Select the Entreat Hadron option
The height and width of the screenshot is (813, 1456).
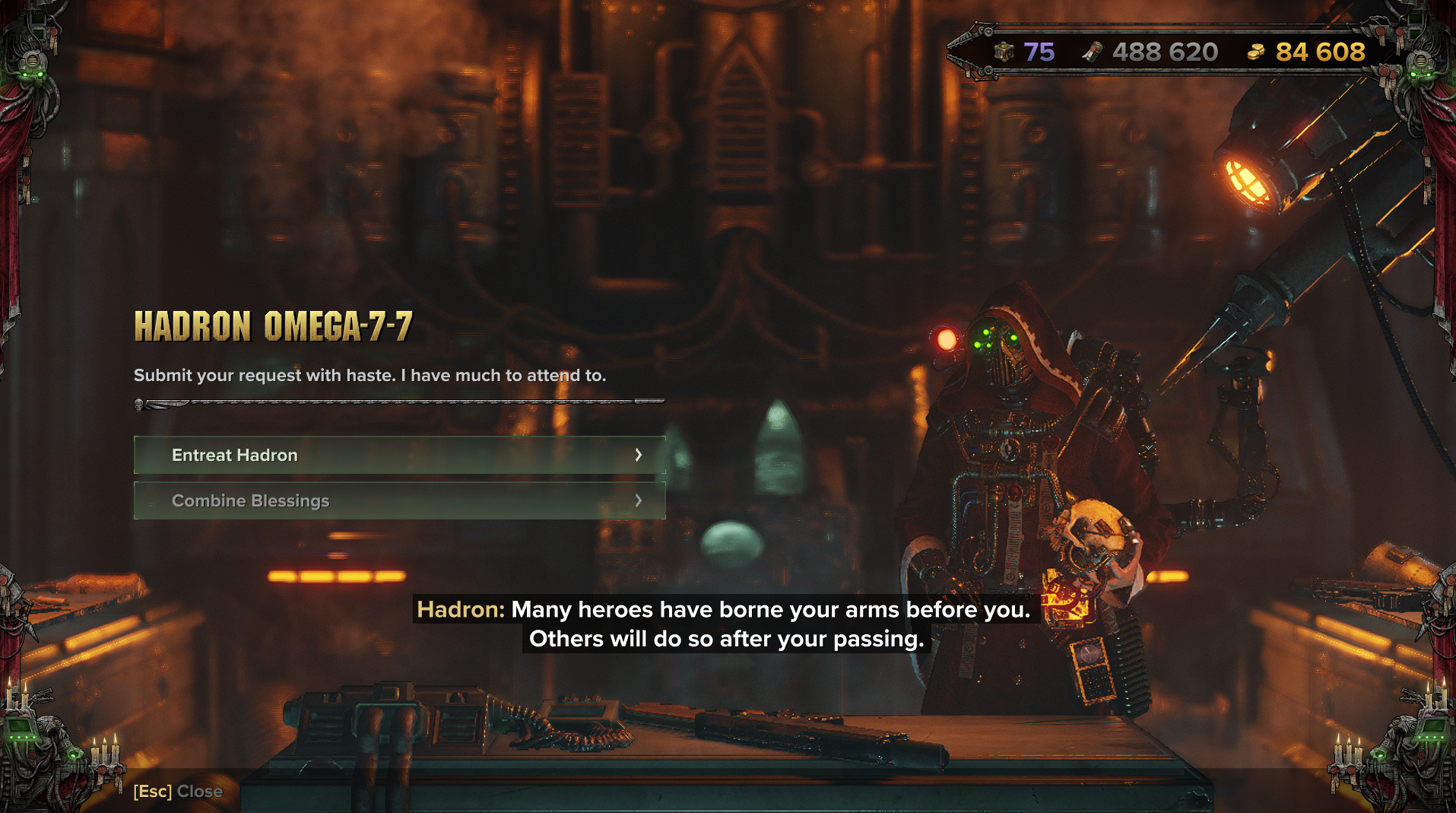point(399,455)
